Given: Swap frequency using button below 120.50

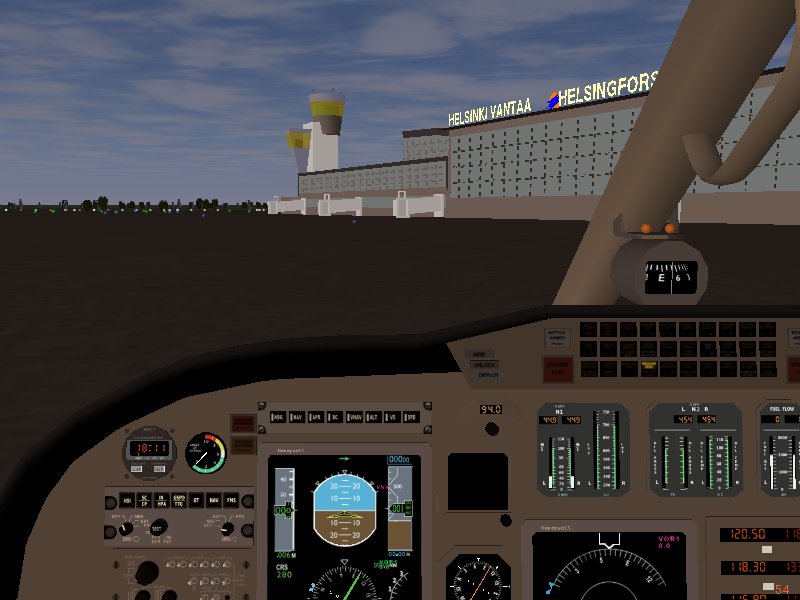Looking at the screenshot, I should tap(767, 550).
